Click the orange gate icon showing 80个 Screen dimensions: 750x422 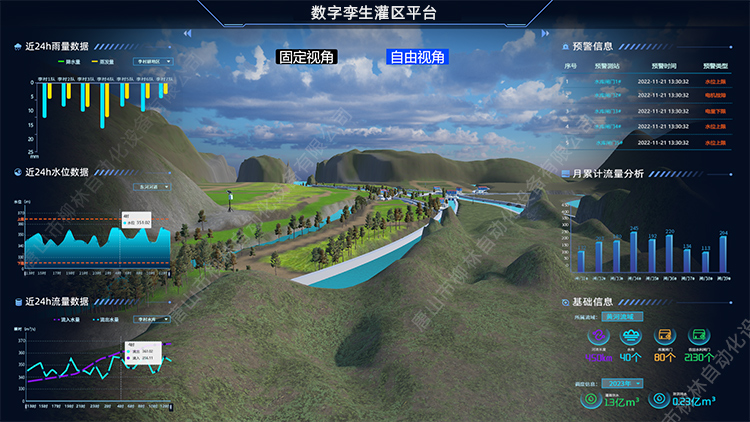(x=664, y=337)
